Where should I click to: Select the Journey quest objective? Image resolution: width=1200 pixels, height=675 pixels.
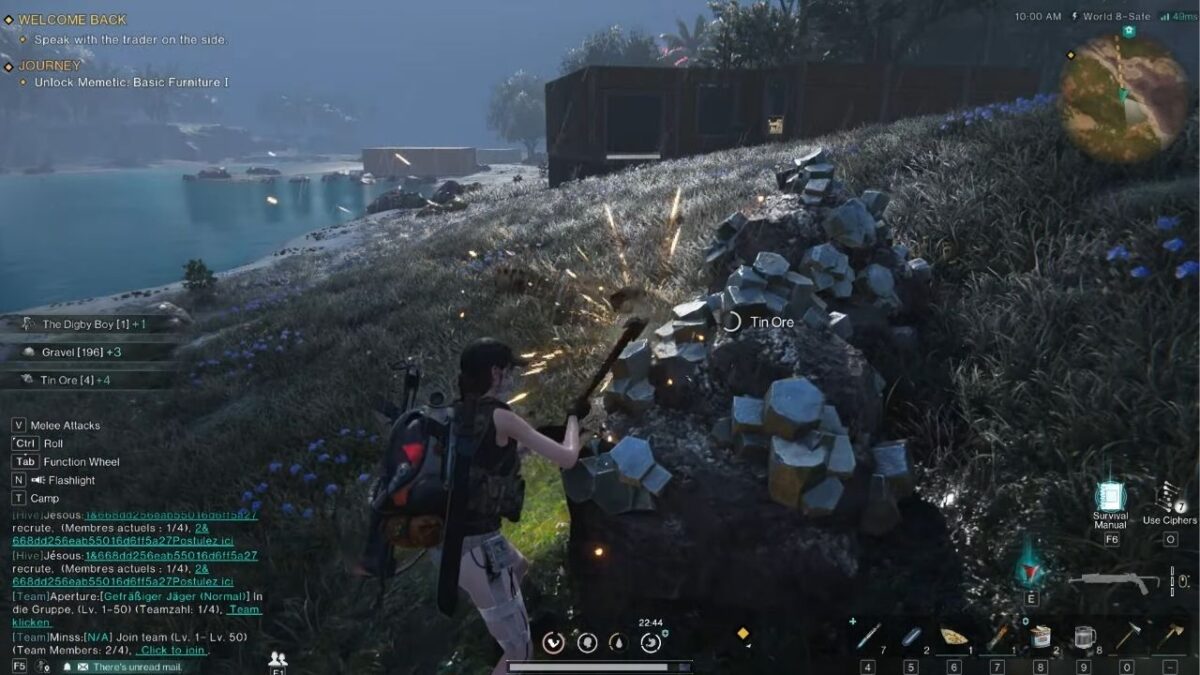(x=131, y=82)
